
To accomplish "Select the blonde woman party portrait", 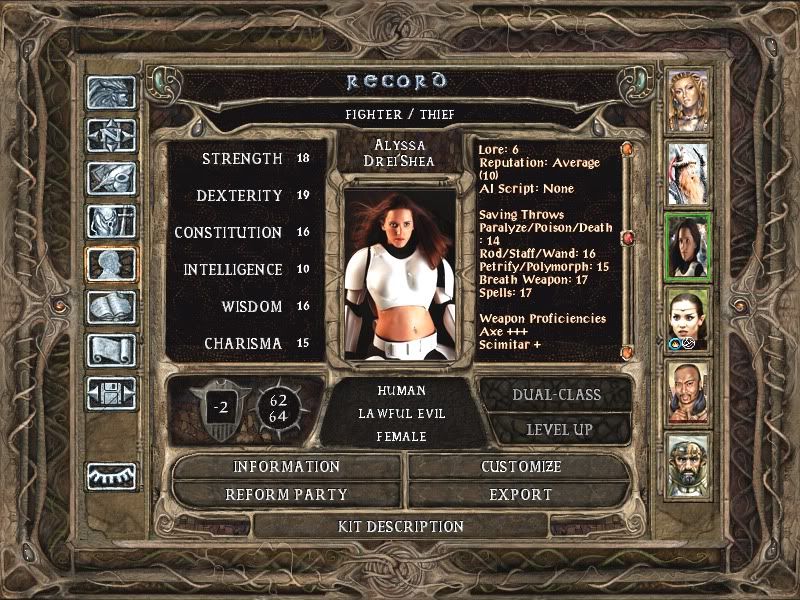I will 688,100.
